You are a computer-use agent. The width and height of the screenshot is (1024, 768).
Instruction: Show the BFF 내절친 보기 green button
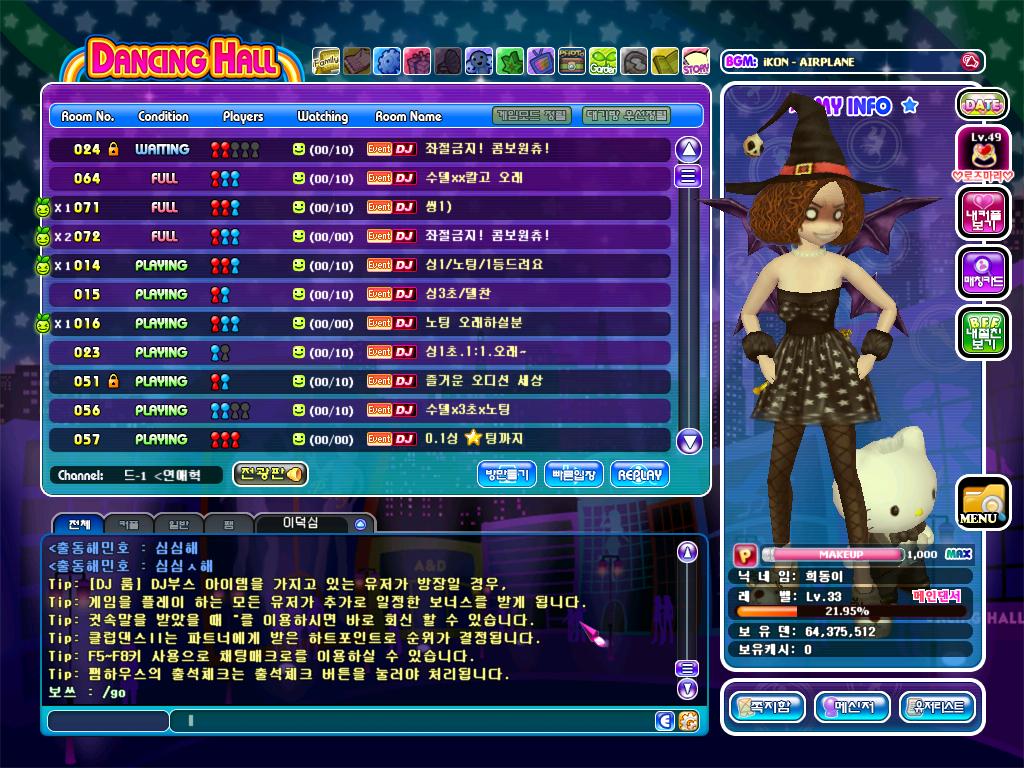[982, 332]
